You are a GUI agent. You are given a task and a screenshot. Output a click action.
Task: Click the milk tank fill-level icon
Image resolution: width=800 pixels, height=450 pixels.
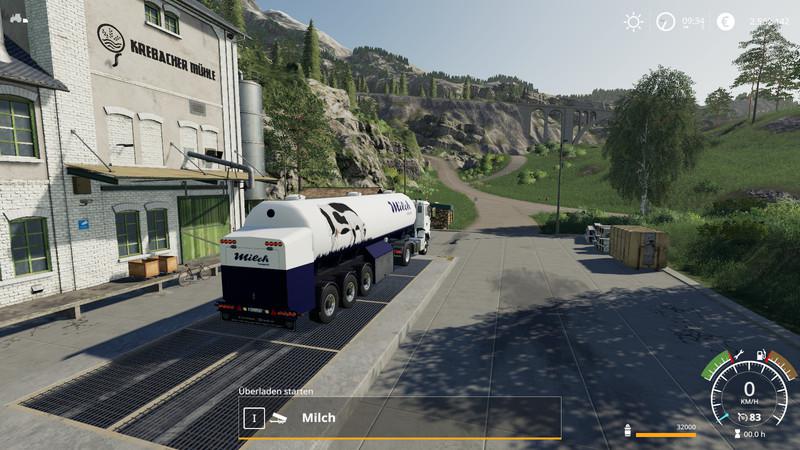point(627,431)
